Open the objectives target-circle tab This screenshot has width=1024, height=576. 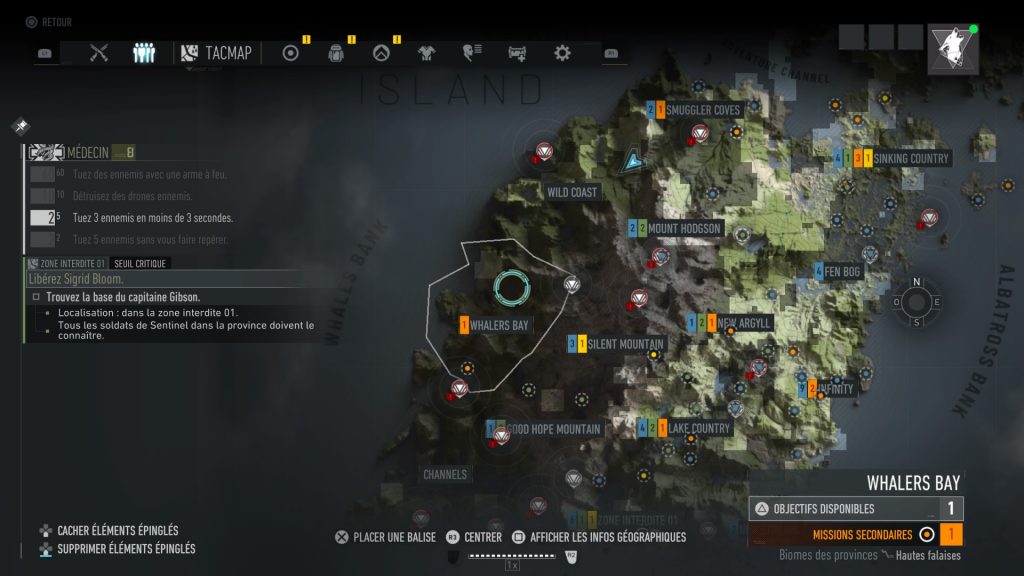coord(291,53)
